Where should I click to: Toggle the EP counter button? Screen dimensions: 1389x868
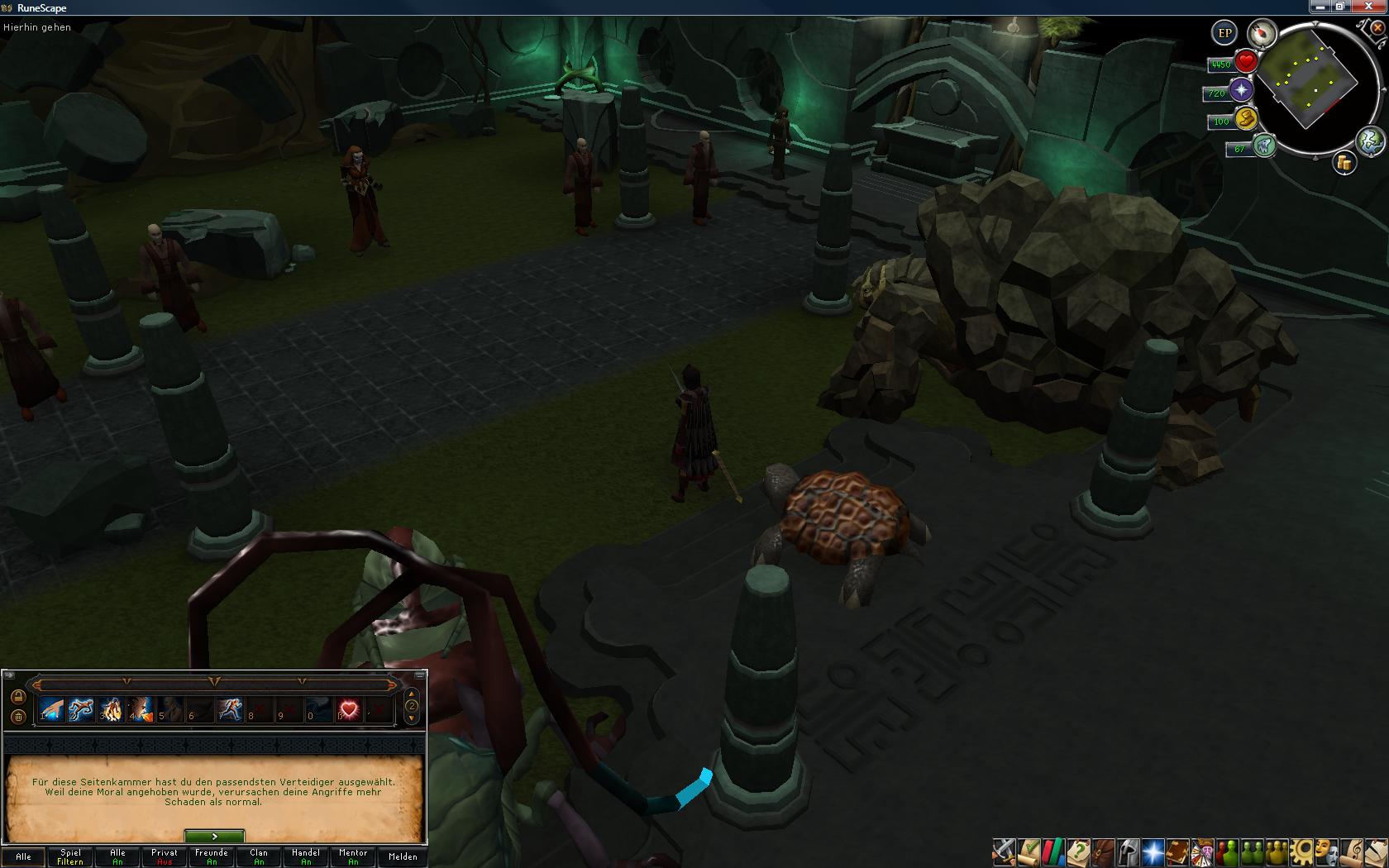point(1224,33)
